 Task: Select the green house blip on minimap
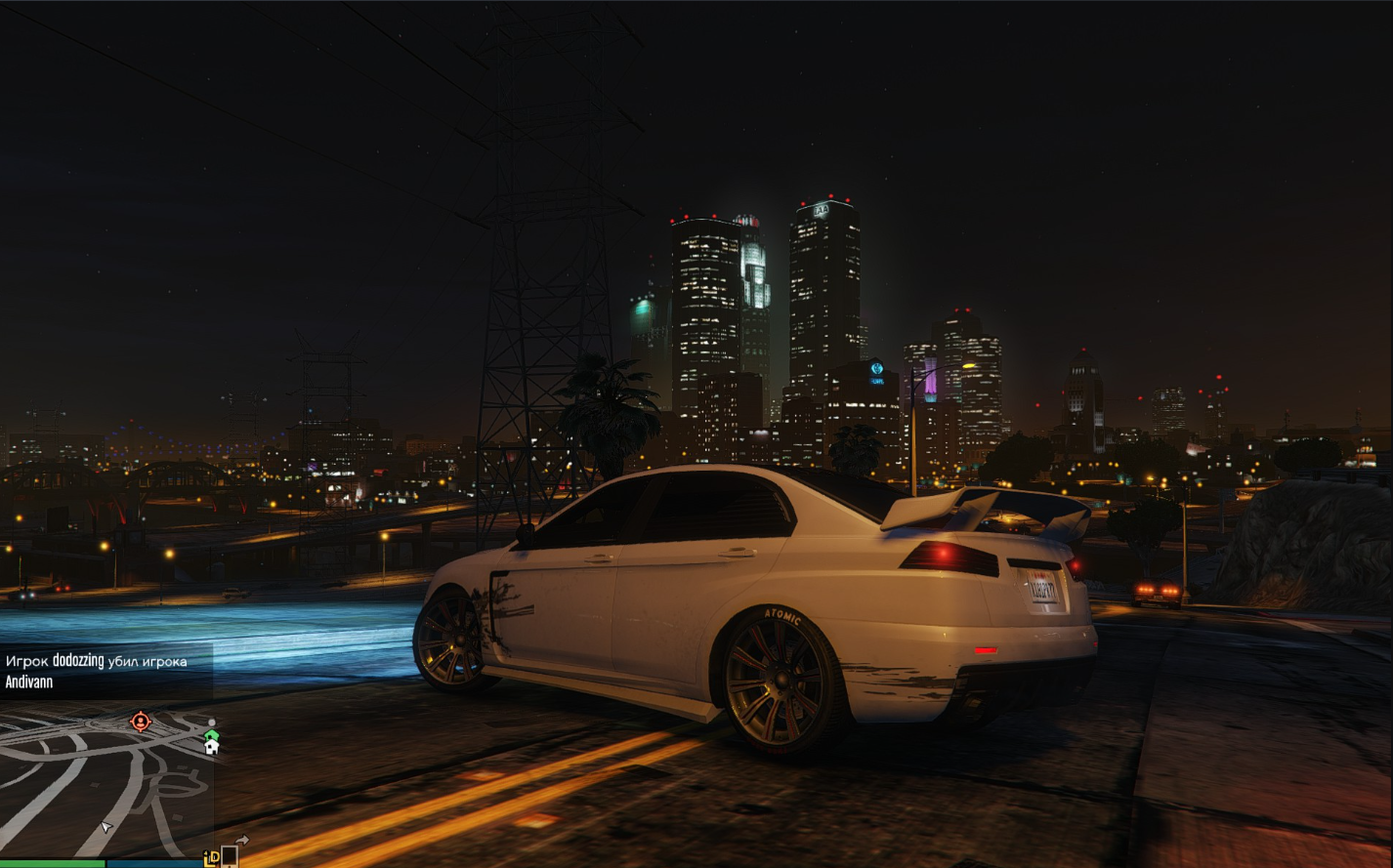coord(211,734)
